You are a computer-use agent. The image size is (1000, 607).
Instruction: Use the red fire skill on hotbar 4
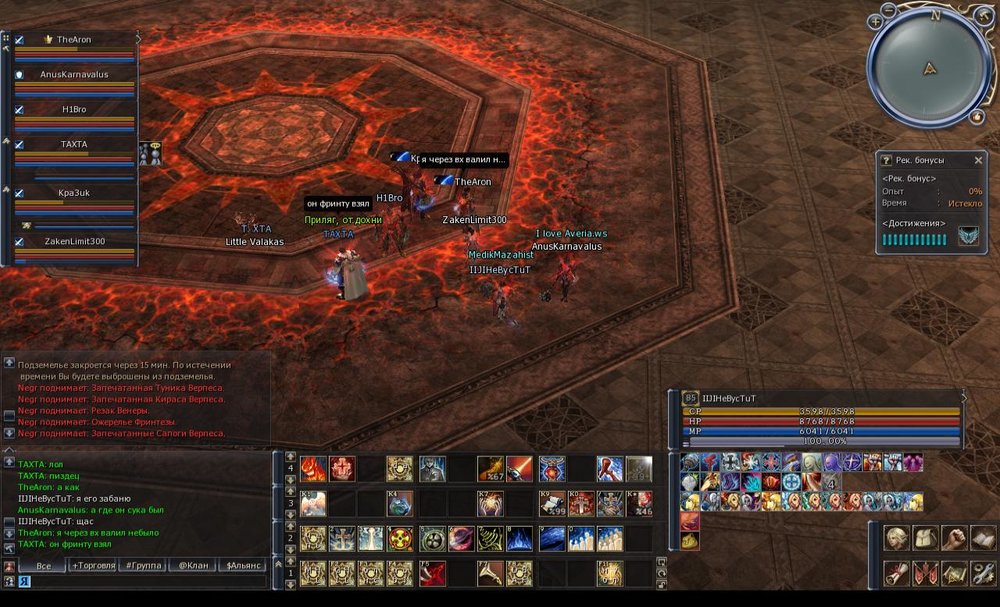pyautogui.click(x=314, y=468)
